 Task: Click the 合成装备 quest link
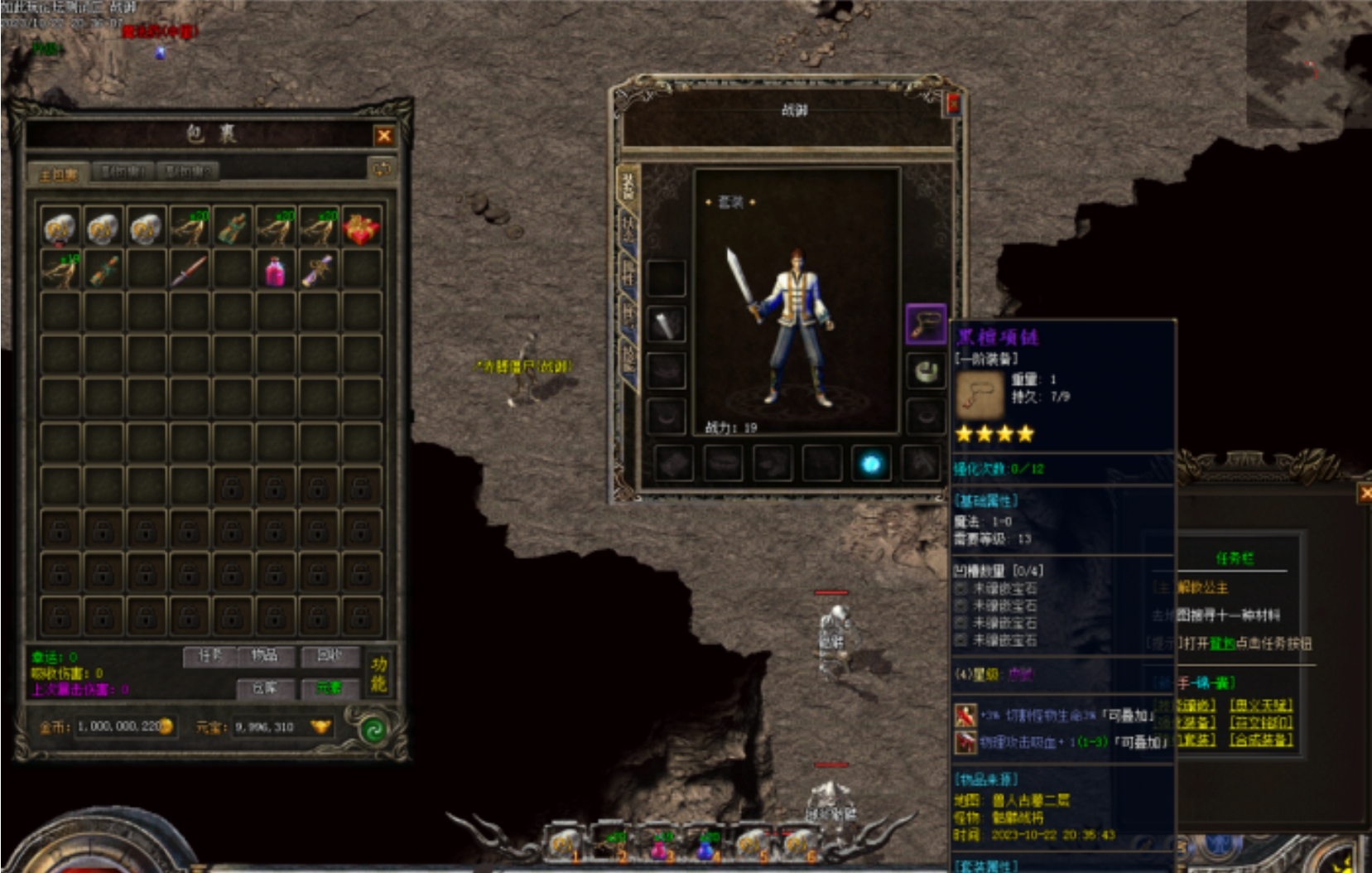[1260, 740]
